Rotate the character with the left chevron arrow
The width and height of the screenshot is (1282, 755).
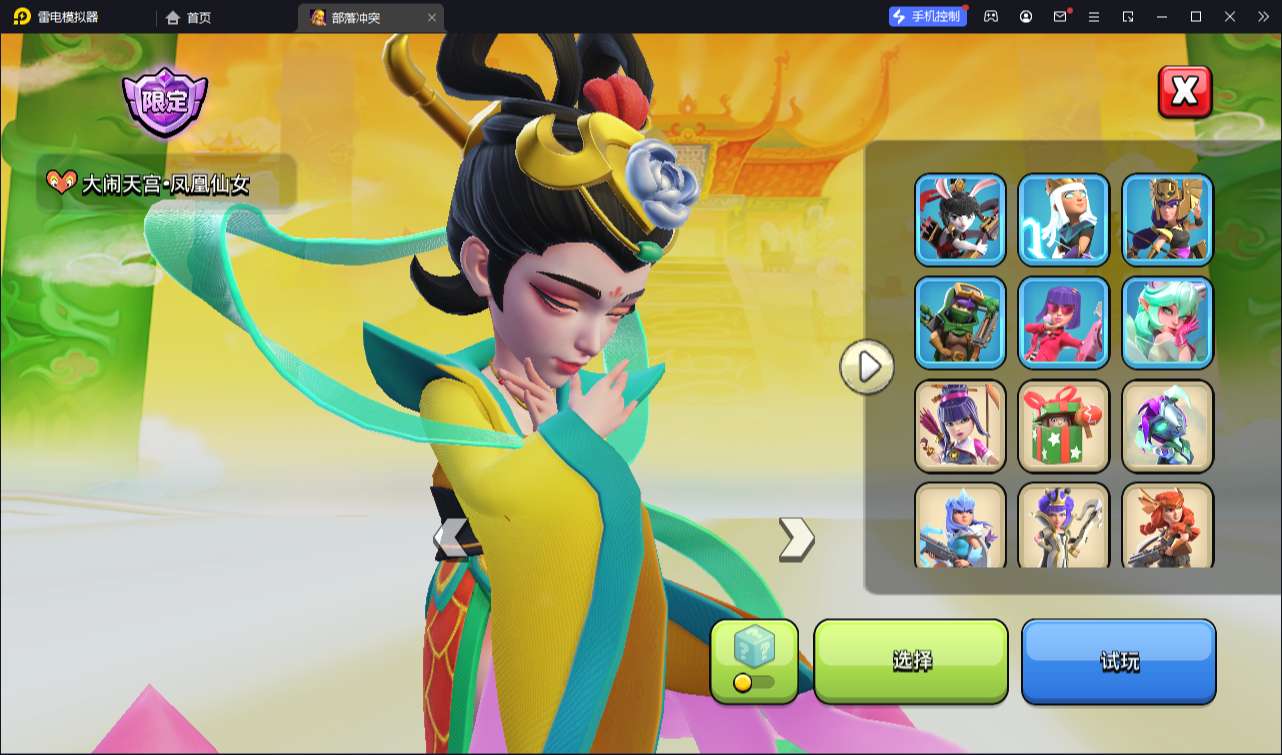452,539
